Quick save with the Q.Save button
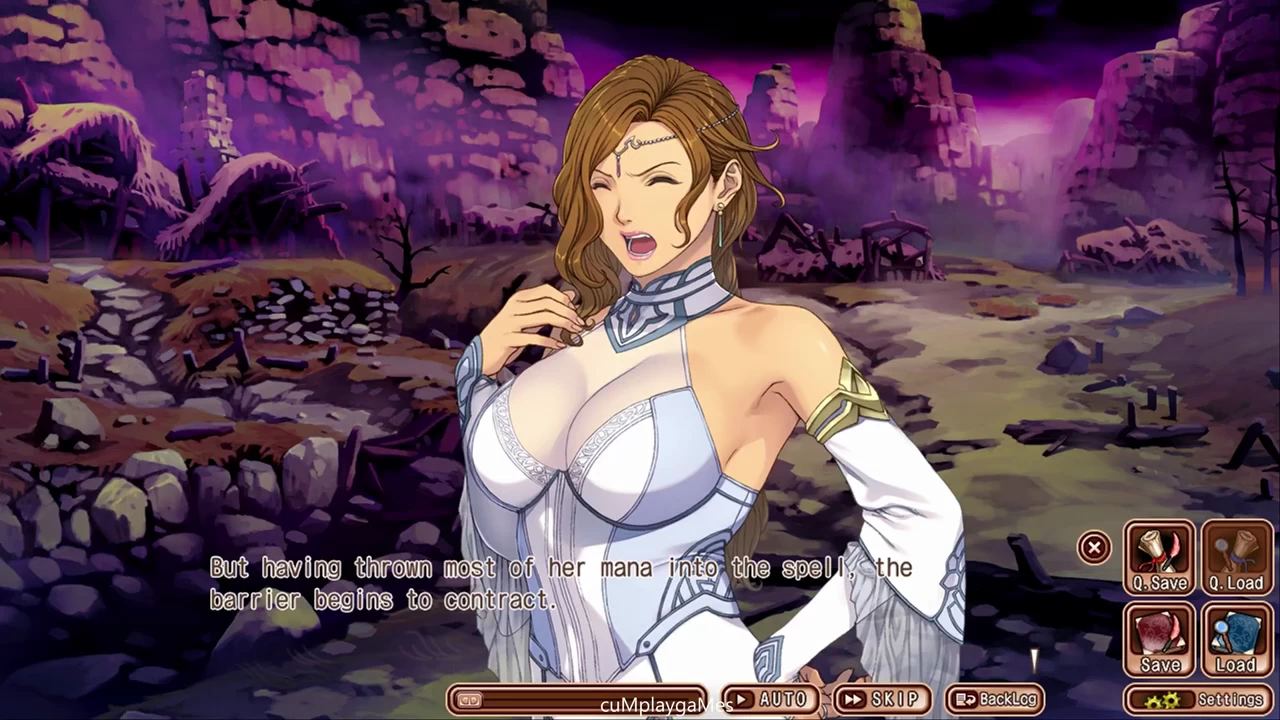 (1160, 558)
